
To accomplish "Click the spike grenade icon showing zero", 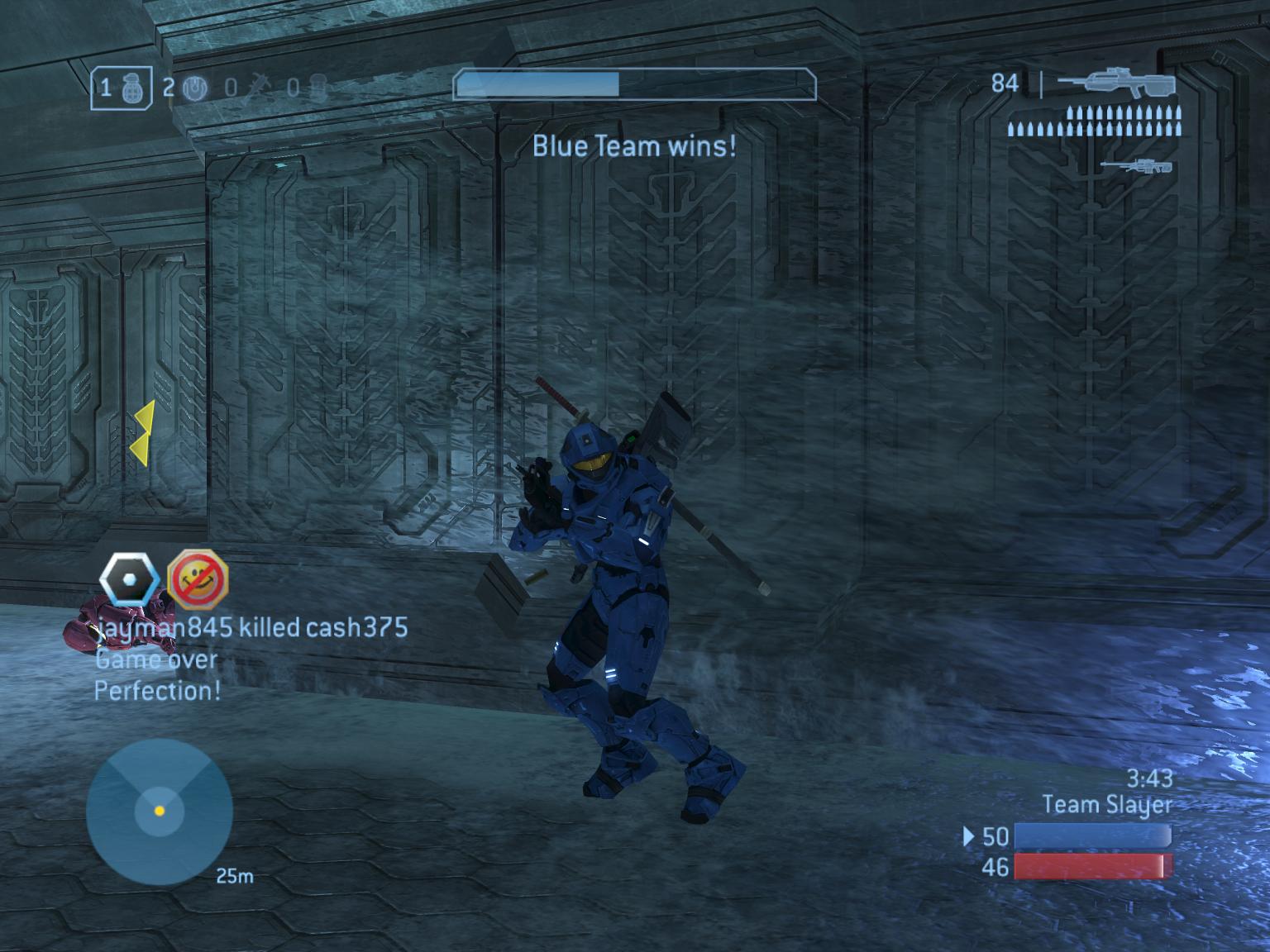I will pos(256,85).
